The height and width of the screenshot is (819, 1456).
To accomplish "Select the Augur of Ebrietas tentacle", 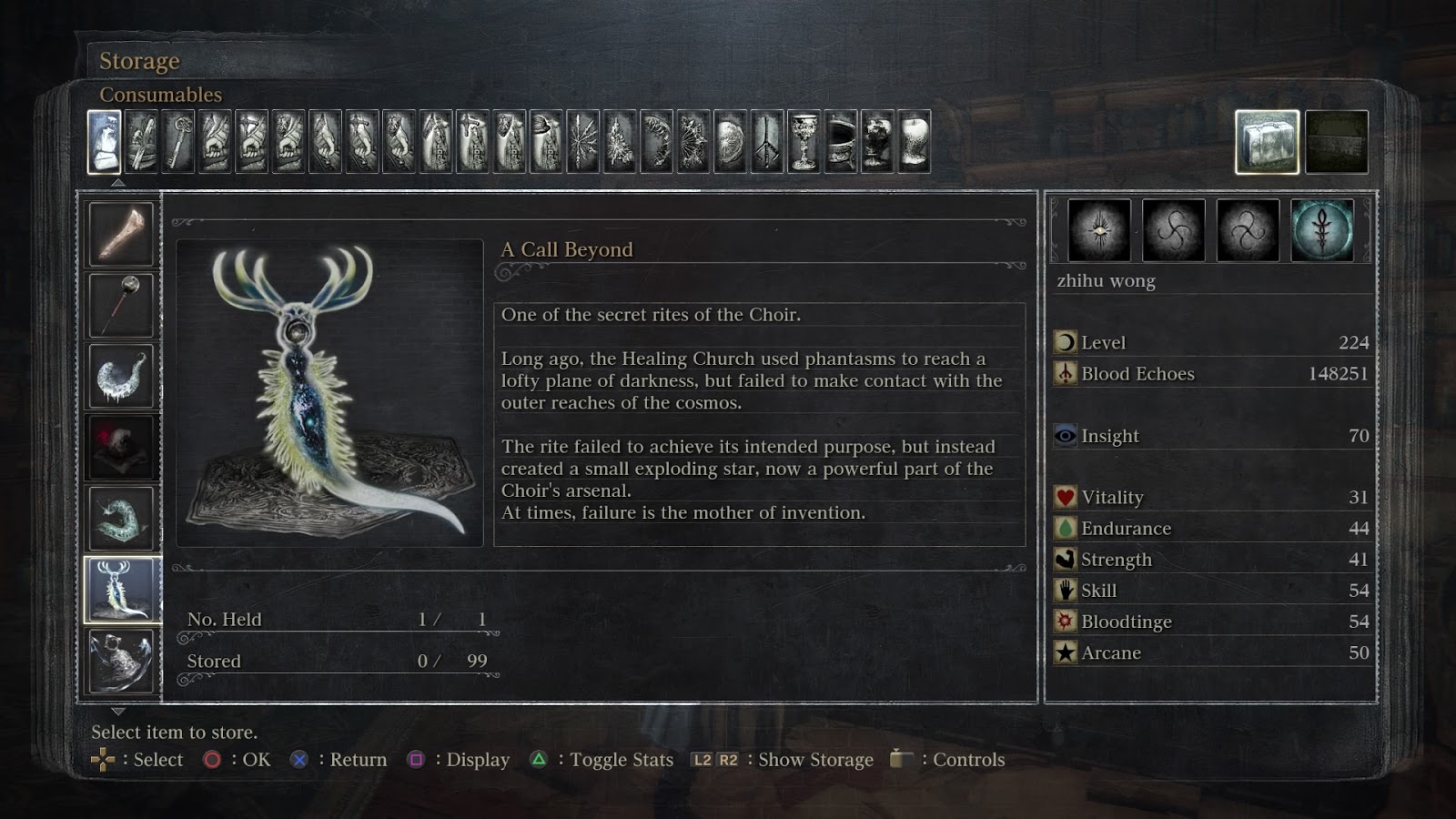I will click(122, 376).
